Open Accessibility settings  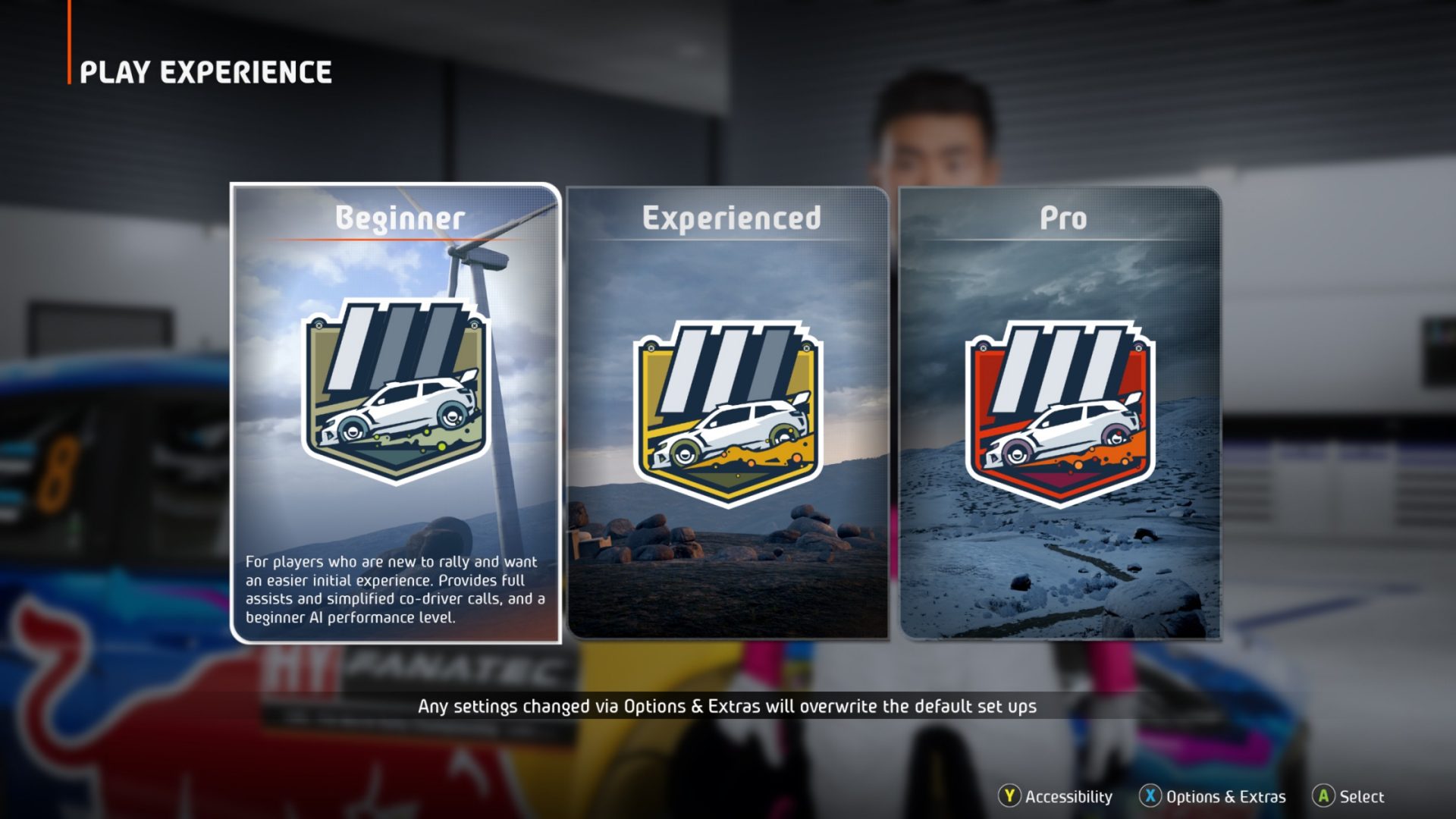pyautogui.click(x=1059, y=797)
